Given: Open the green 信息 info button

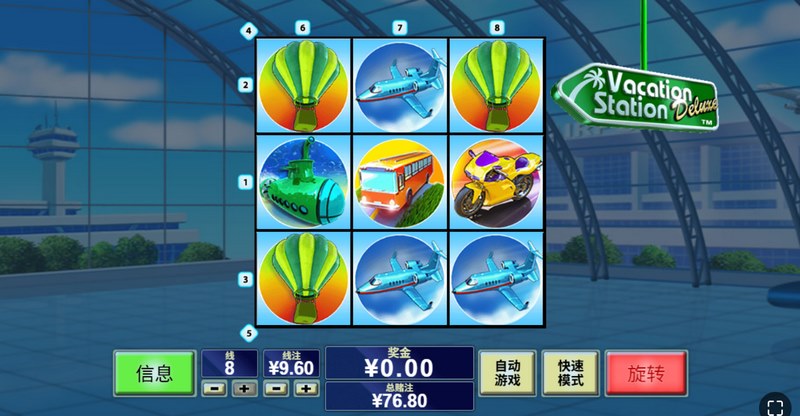Looking at the screenshot, I should point(154,374).
